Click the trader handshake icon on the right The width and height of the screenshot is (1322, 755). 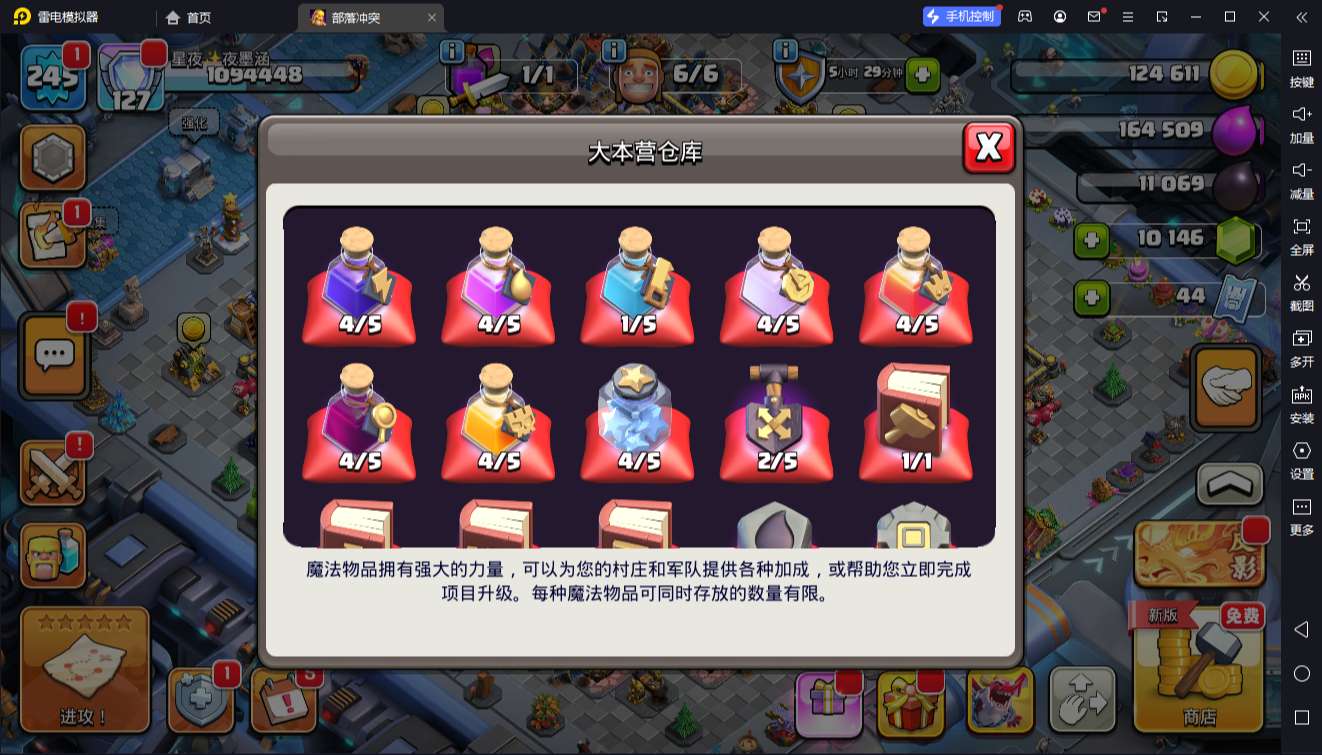(1225, 388)
